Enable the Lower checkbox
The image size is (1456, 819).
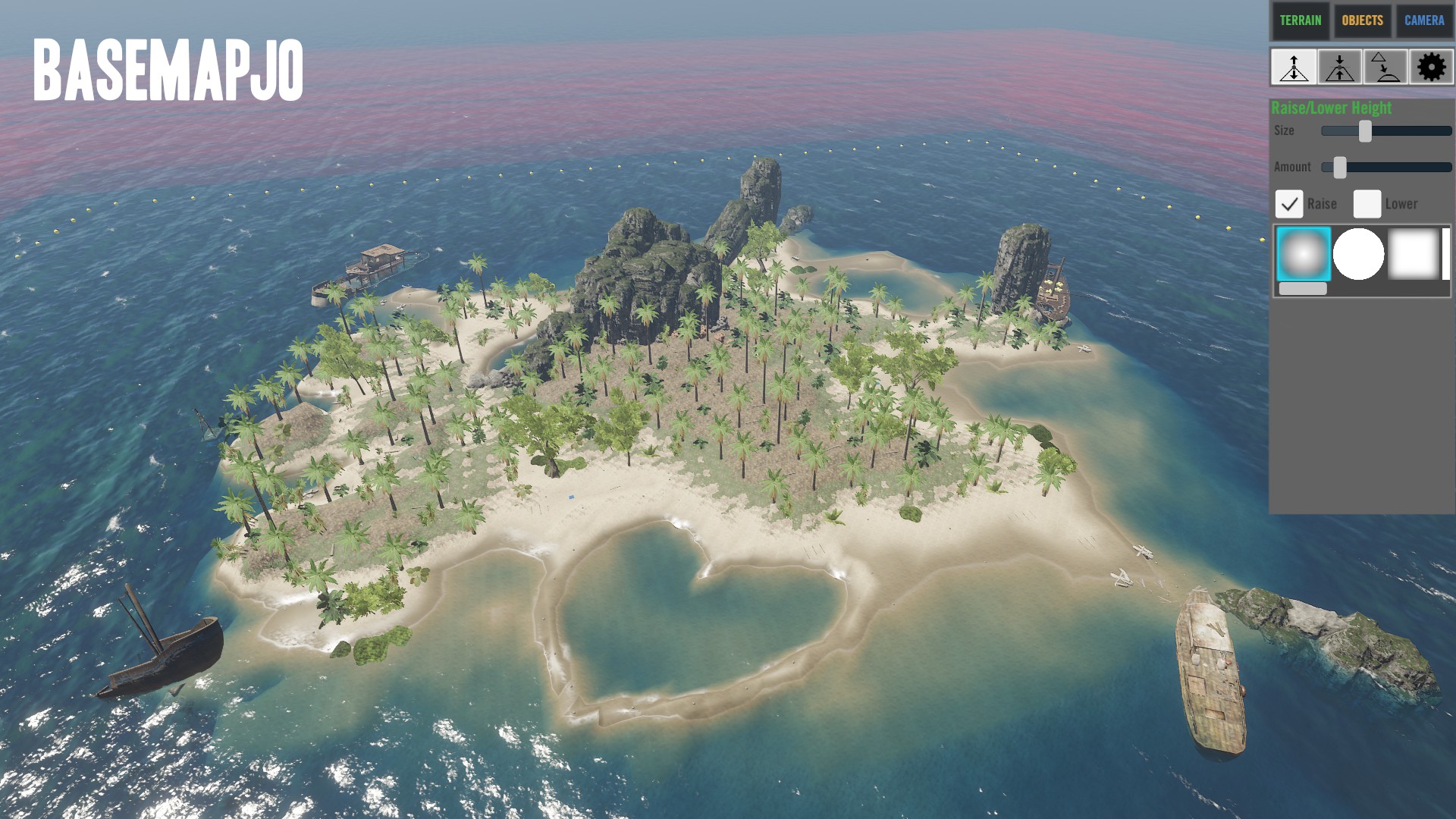(1367, 204)
